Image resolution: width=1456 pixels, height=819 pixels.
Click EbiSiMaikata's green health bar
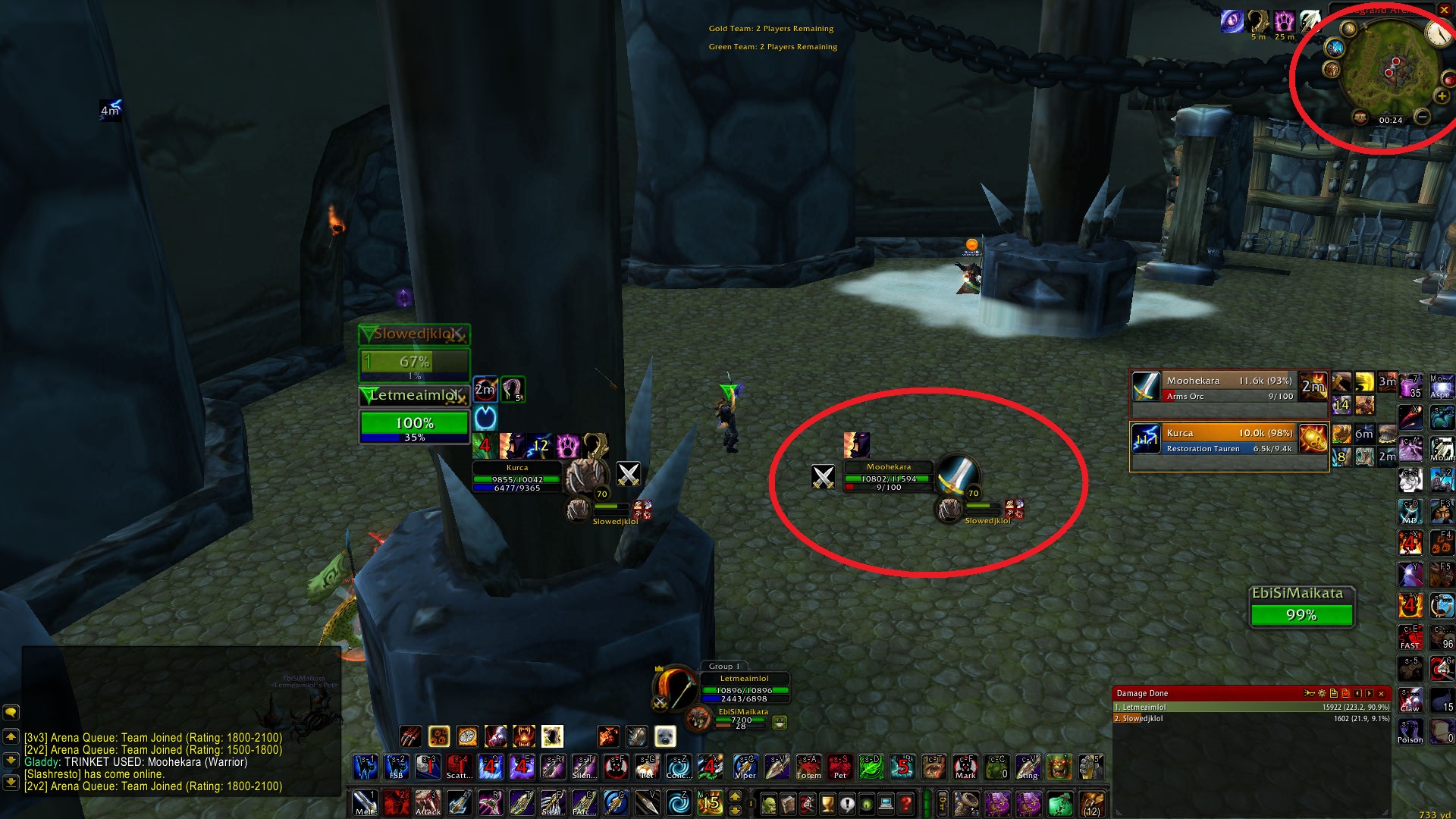[1301, 616]
